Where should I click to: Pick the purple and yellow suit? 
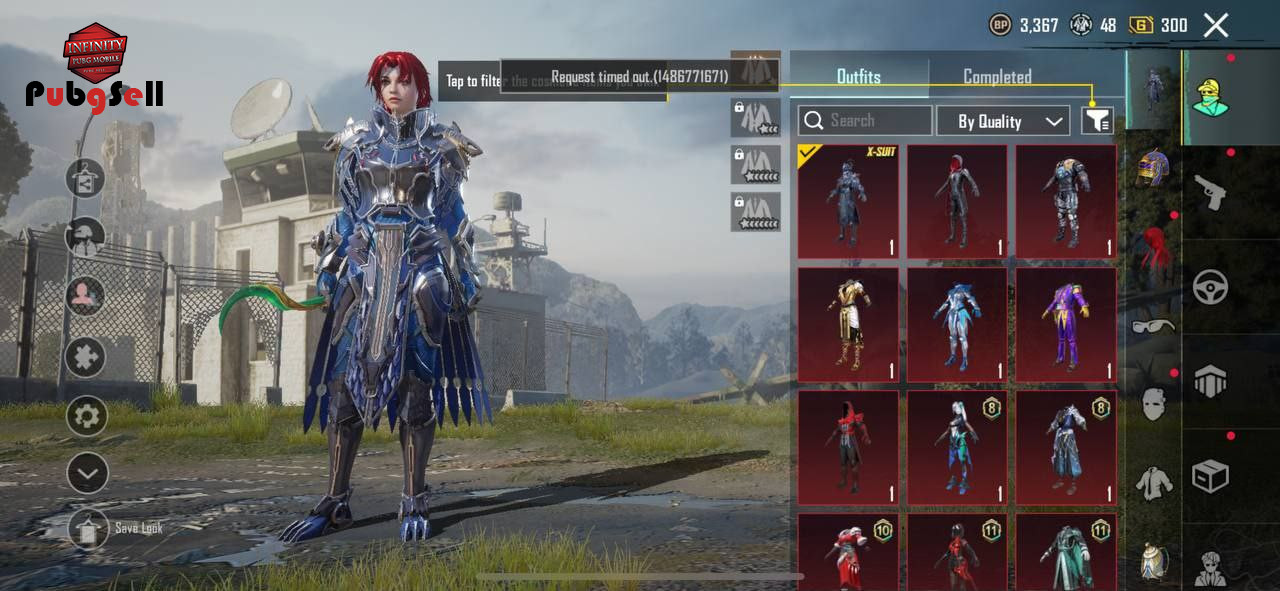click(x=1066, y=324)
